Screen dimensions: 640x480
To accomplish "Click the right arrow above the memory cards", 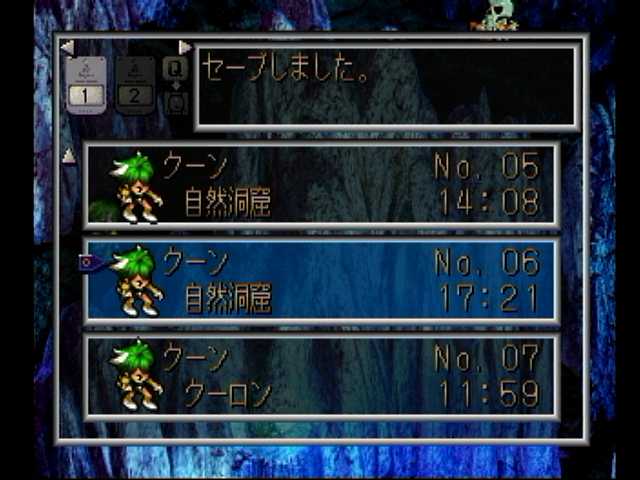I will click(x=184, y=47).
